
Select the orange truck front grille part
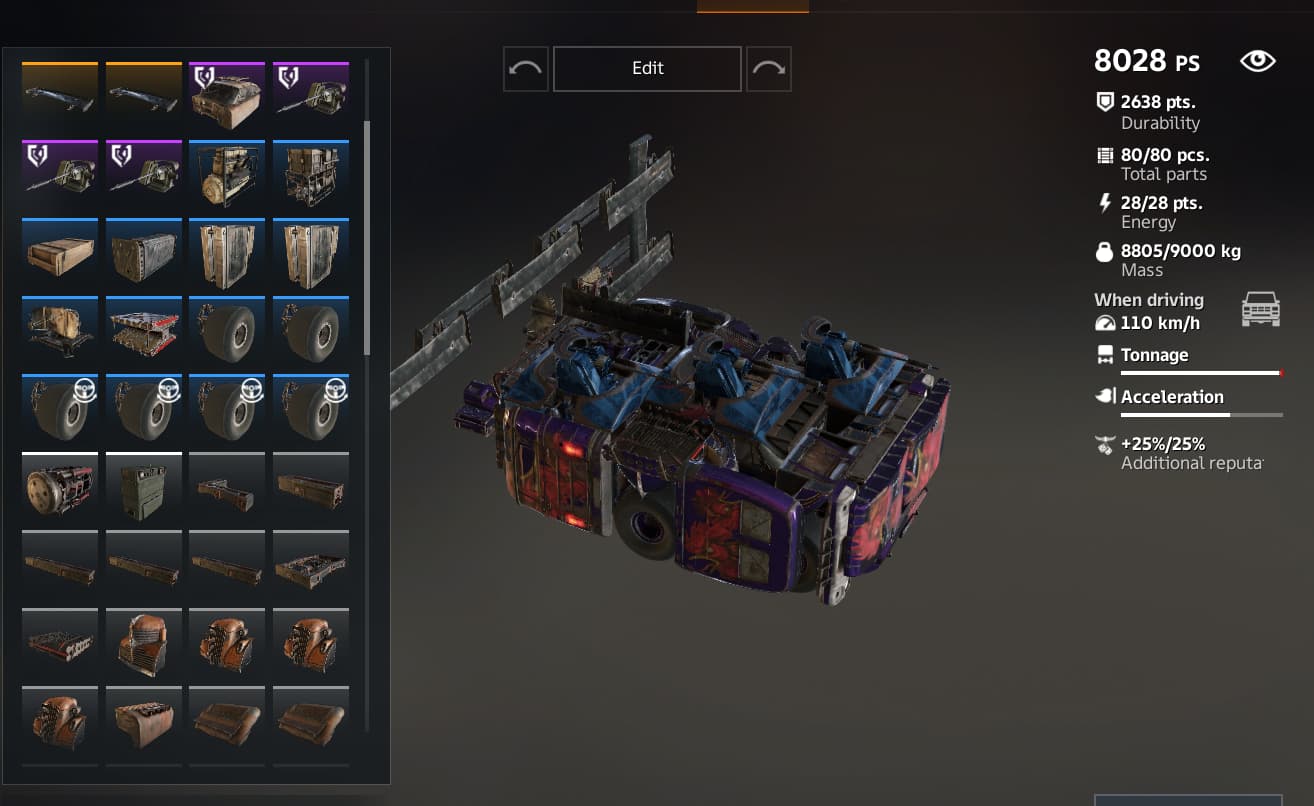tap(143, 644)
